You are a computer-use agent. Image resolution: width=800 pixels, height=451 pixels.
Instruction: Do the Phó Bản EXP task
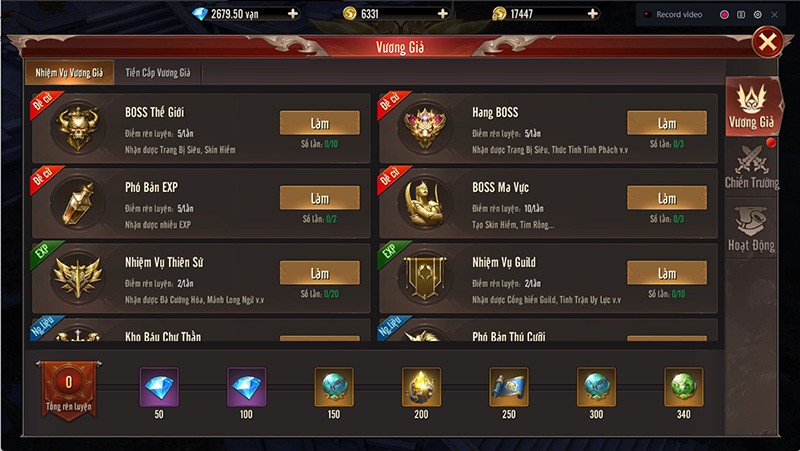click(319, 198)
